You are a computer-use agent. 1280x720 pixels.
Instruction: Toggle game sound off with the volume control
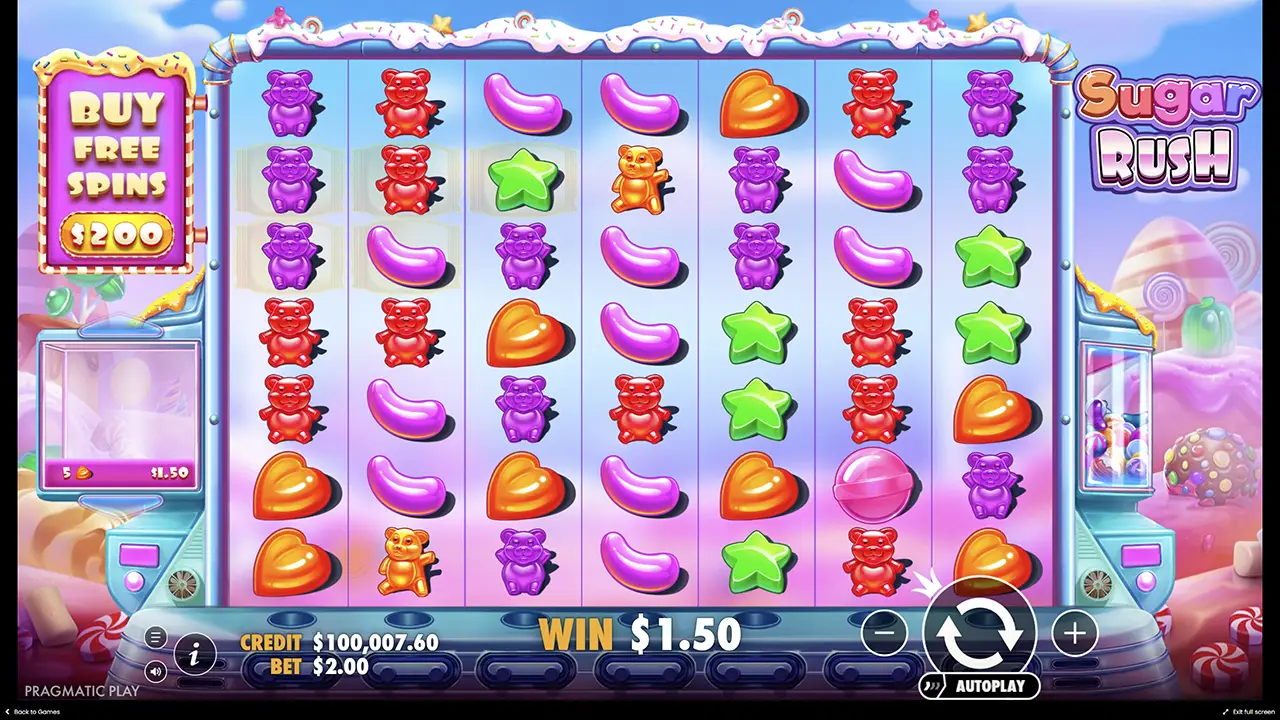pos(154,672)
